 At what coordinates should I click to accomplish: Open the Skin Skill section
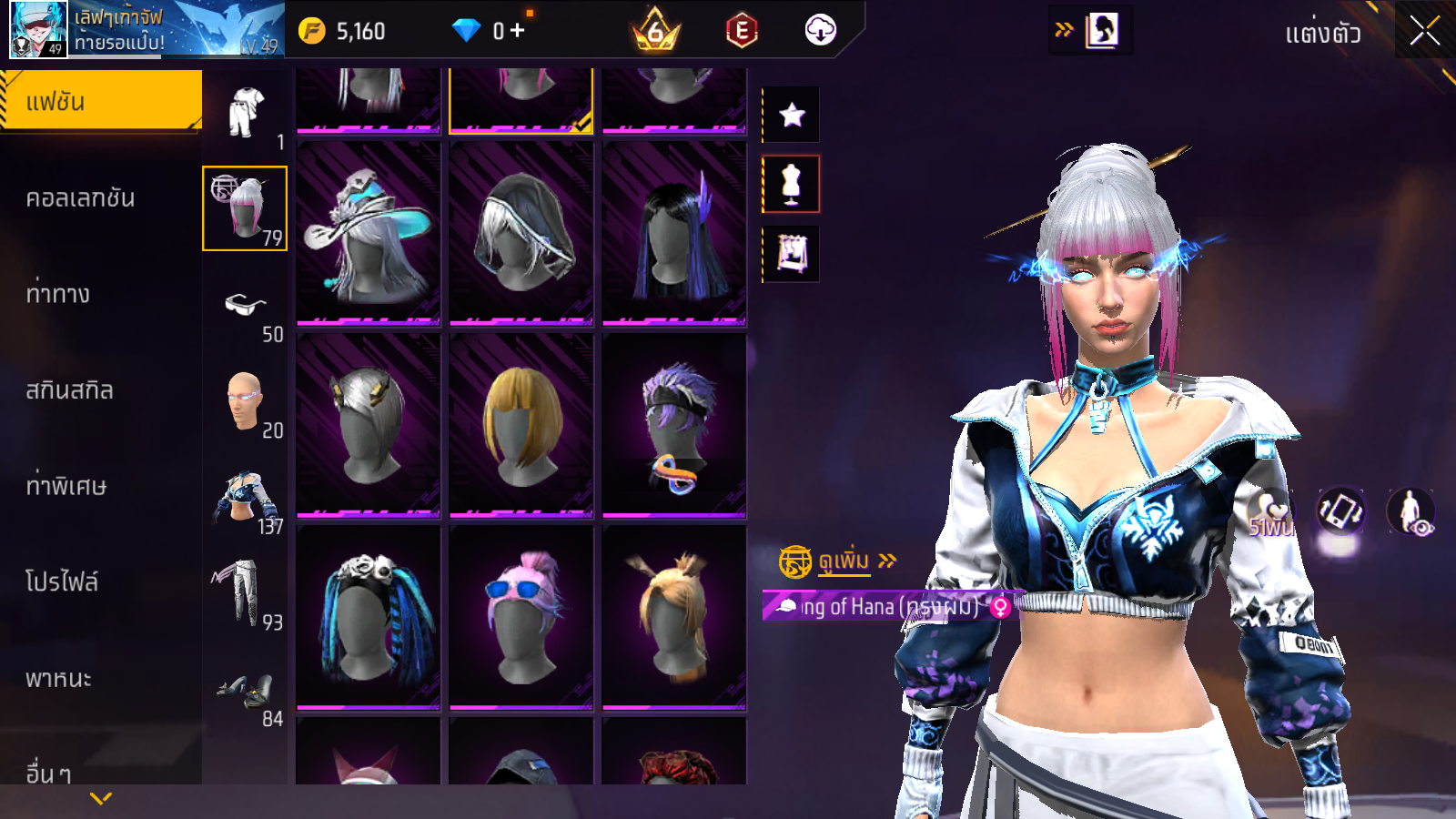pyautogui.click(x=70, y=390)
